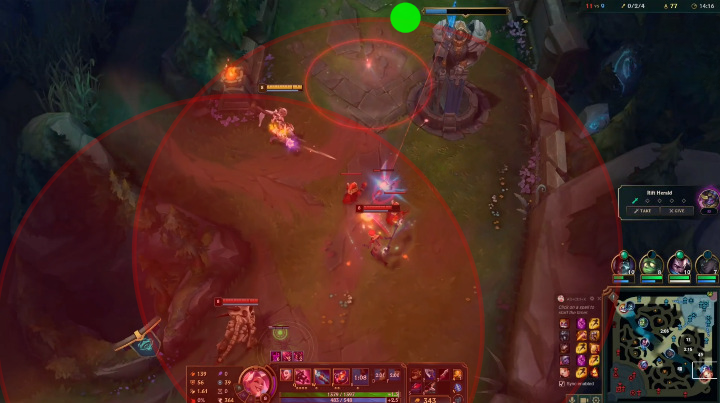Toggle the Sync enabled checkbox
The image size is (720, 403).
[x=562, y=383]
